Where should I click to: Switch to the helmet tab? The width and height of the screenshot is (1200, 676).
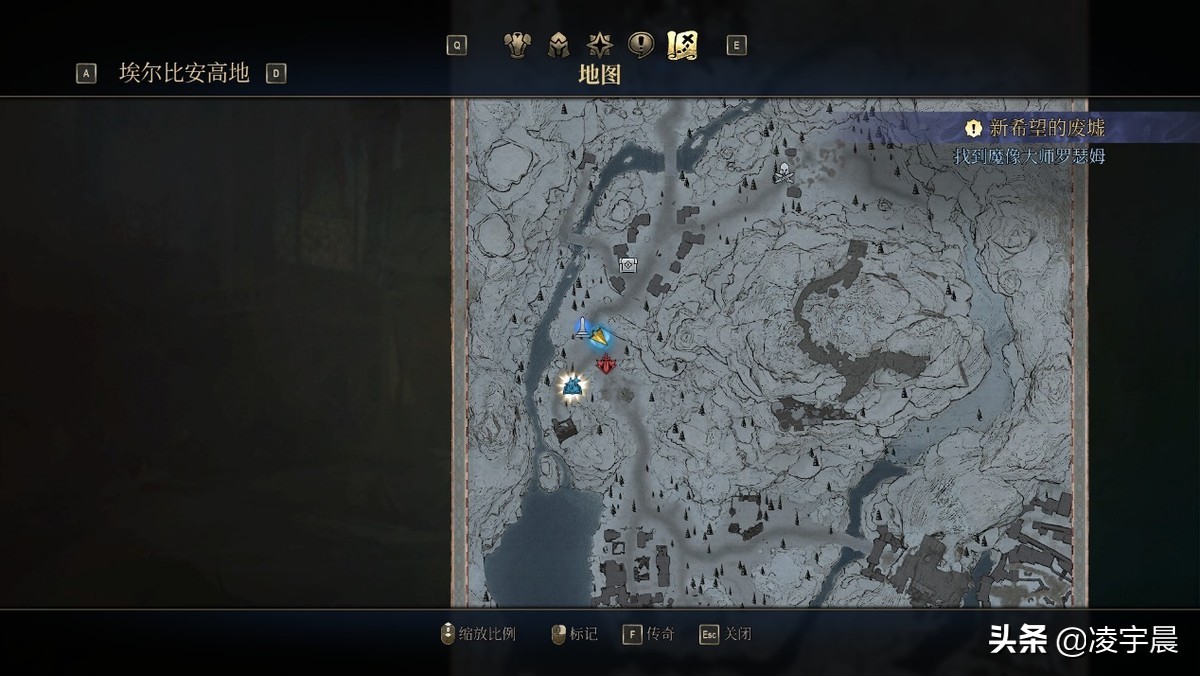pos(558,45)
